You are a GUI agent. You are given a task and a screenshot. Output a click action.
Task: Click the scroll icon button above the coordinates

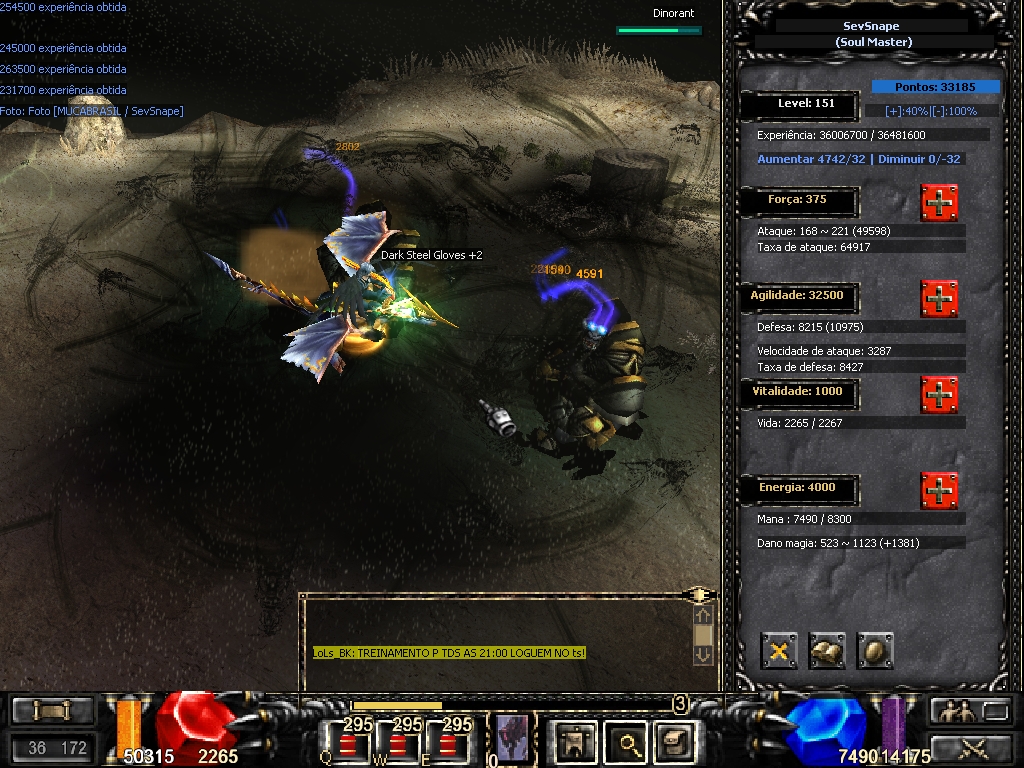click(52, 711)
